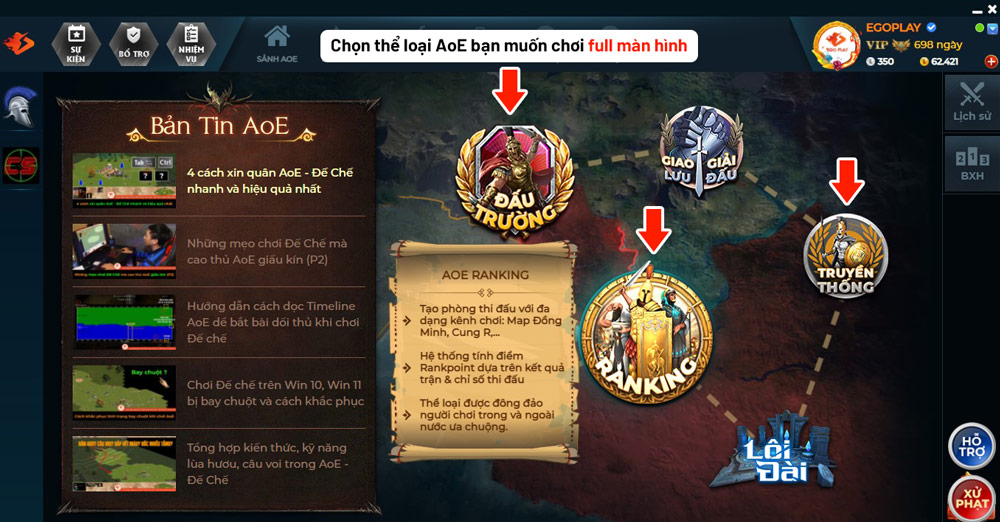Open the Nhiệm Vụ missions menu

[x=192, y=43]
